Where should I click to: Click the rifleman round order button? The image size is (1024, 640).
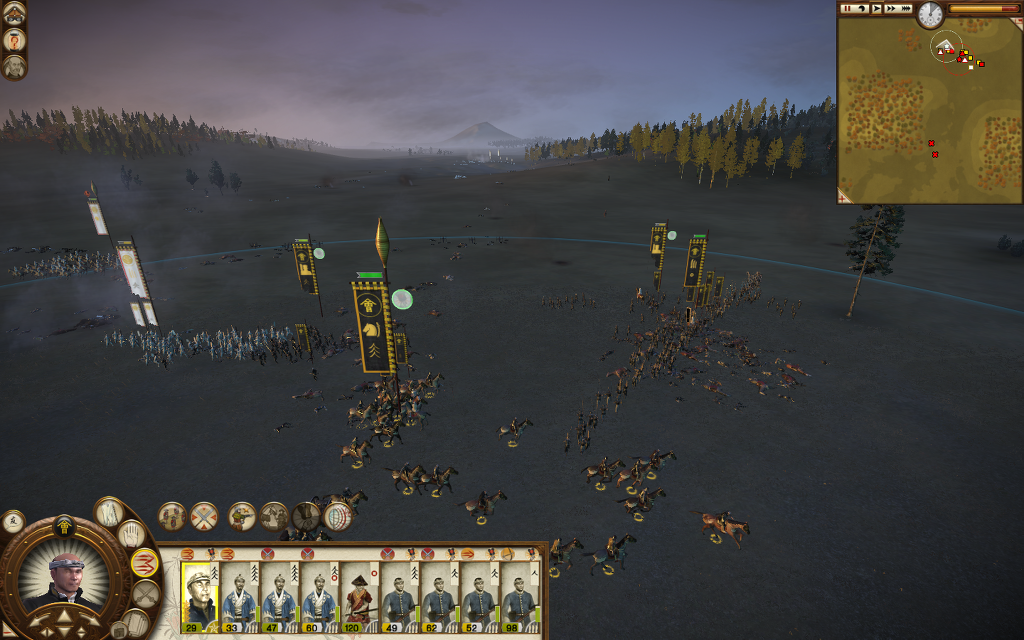(x=242, y=516)
